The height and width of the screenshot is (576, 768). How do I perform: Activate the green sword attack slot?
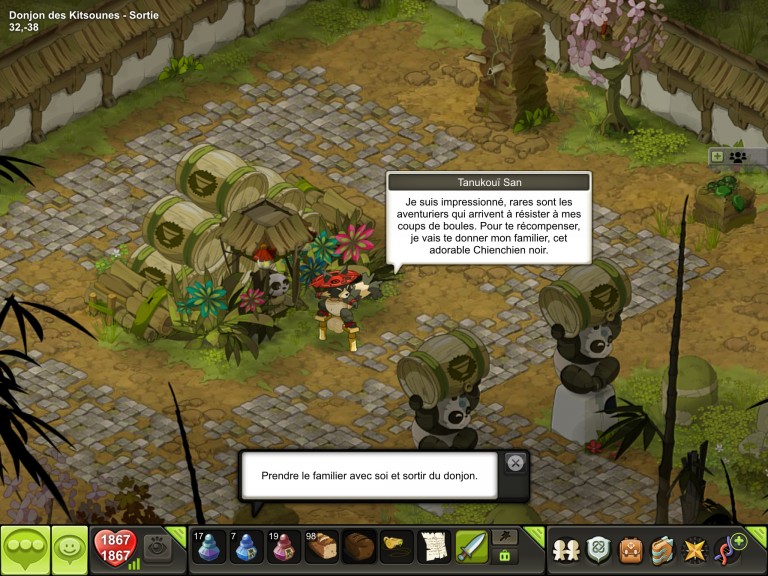(471, 548)
